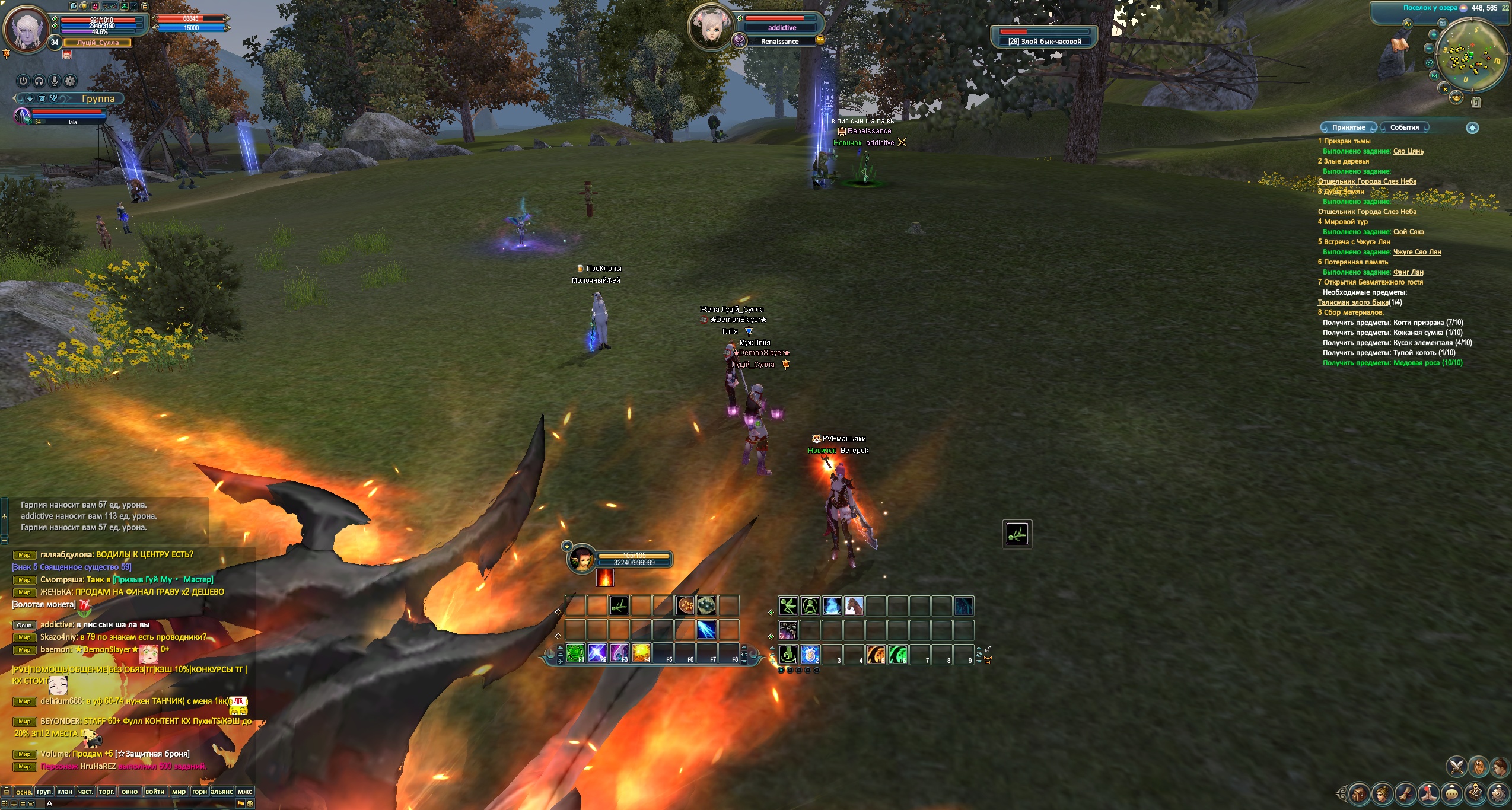Open the calendar icon below the minimap
The image size is (1512, 810).
1476,103
